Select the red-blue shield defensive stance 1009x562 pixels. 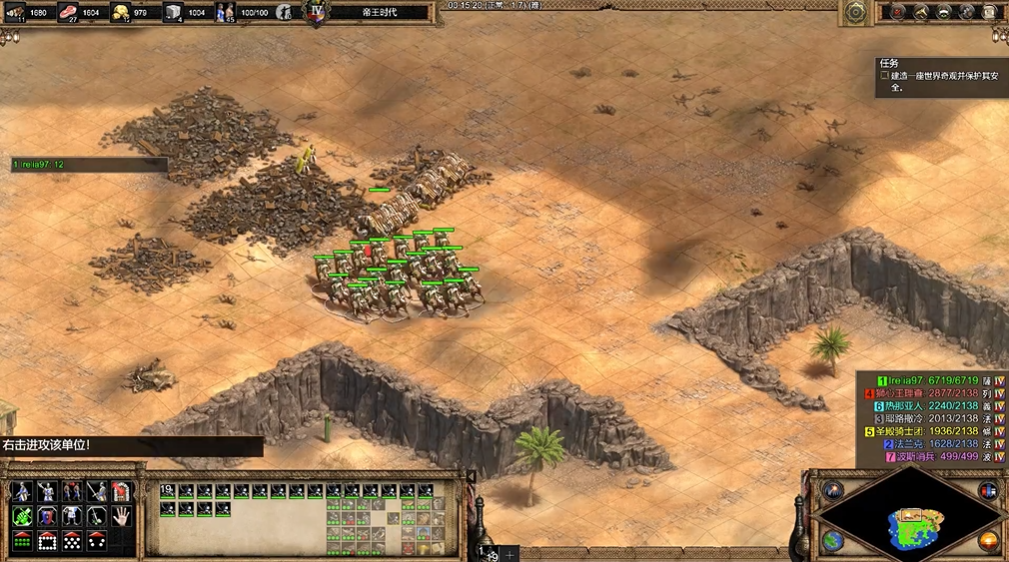coord(47,516)
